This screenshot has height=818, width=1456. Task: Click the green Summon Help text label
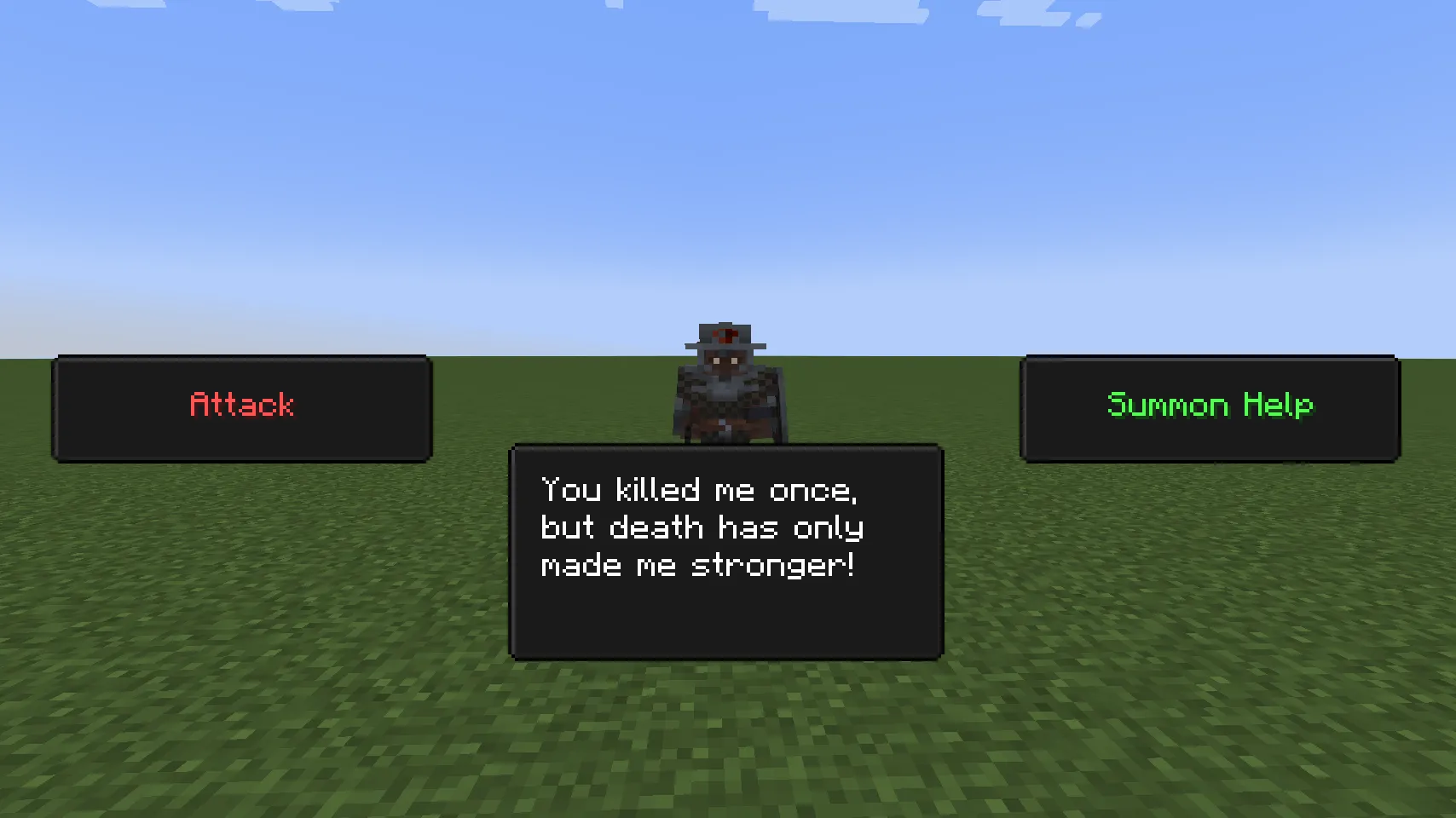pos(1210,406)
